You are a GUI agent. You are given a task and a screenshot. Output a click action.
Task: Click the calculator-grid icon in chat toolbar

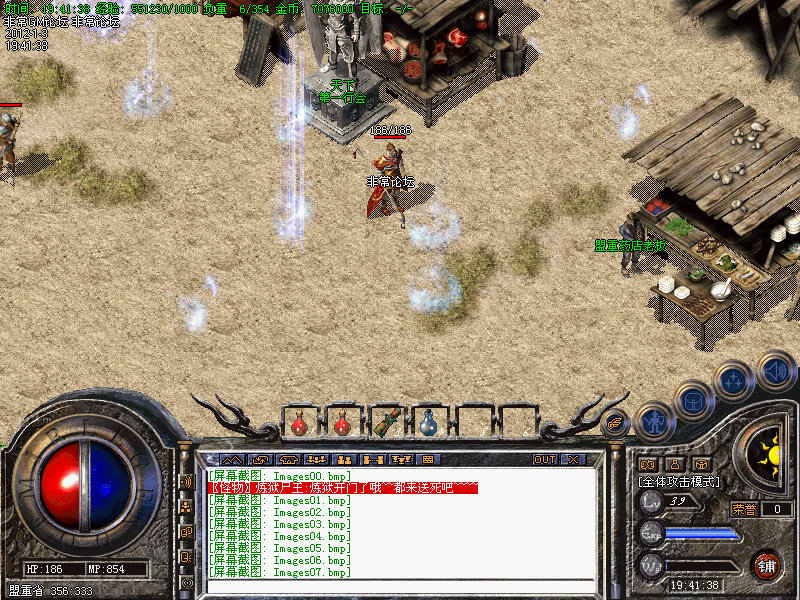click(x=427, y=460)
